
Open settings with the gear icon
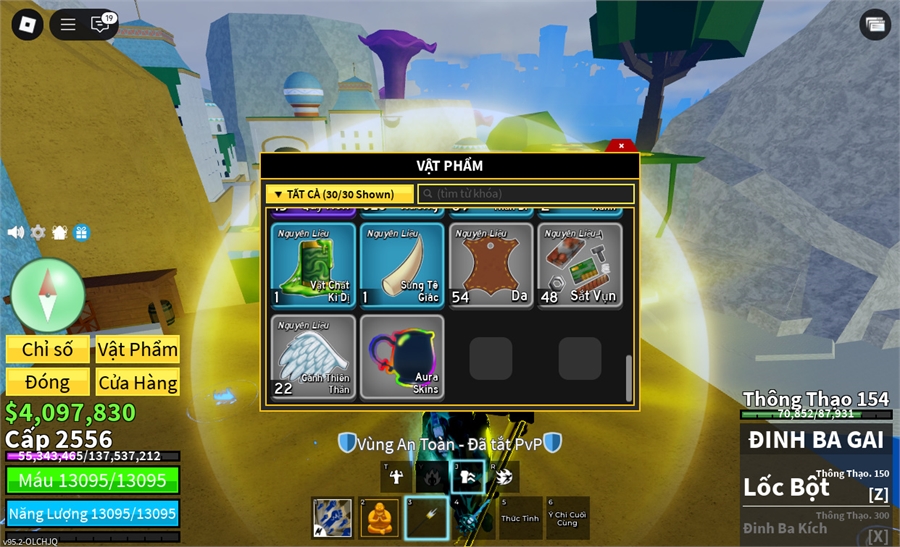pos(38,232)
